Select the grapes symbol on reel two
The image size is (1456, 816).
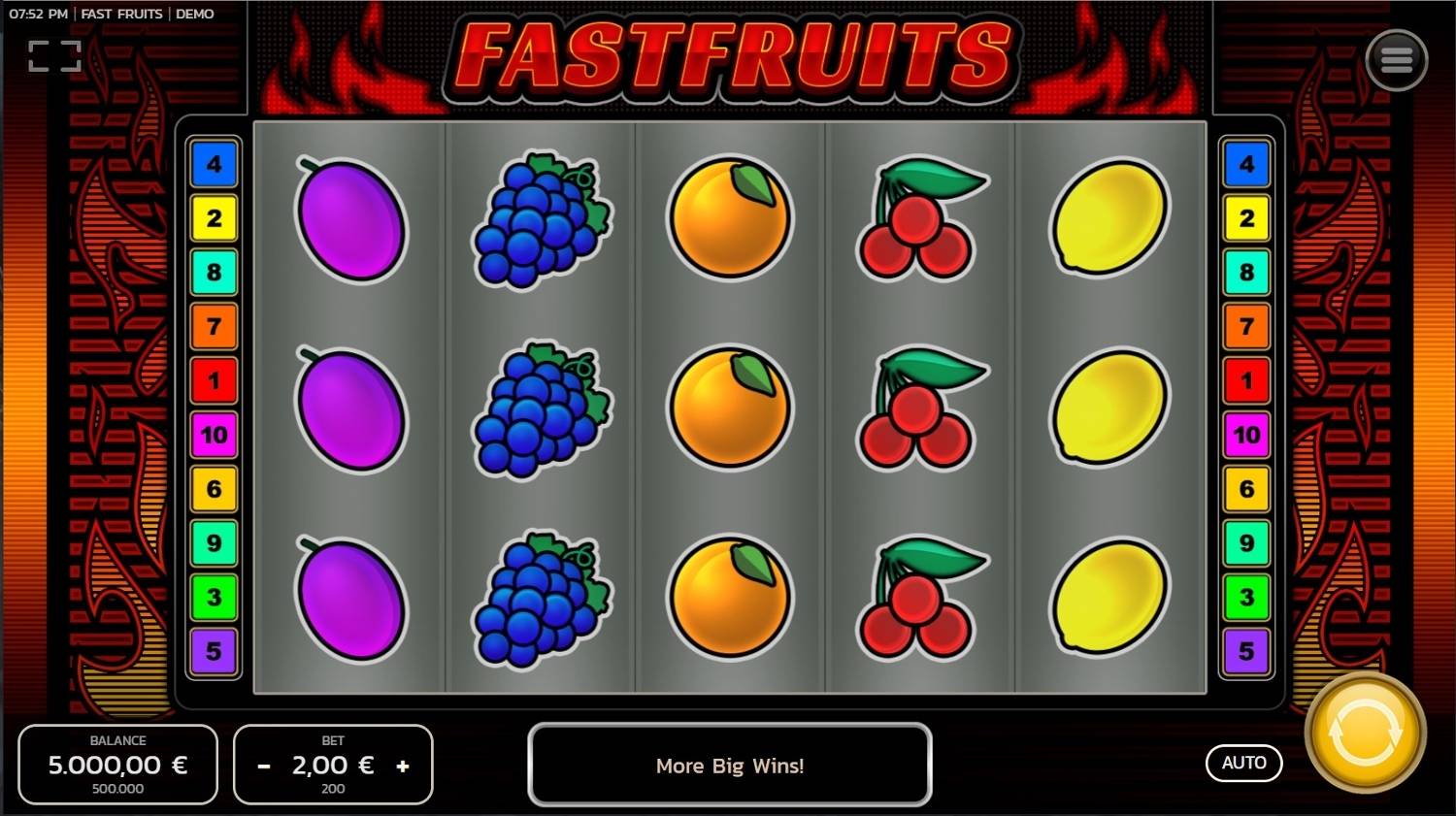pos(542,408)
